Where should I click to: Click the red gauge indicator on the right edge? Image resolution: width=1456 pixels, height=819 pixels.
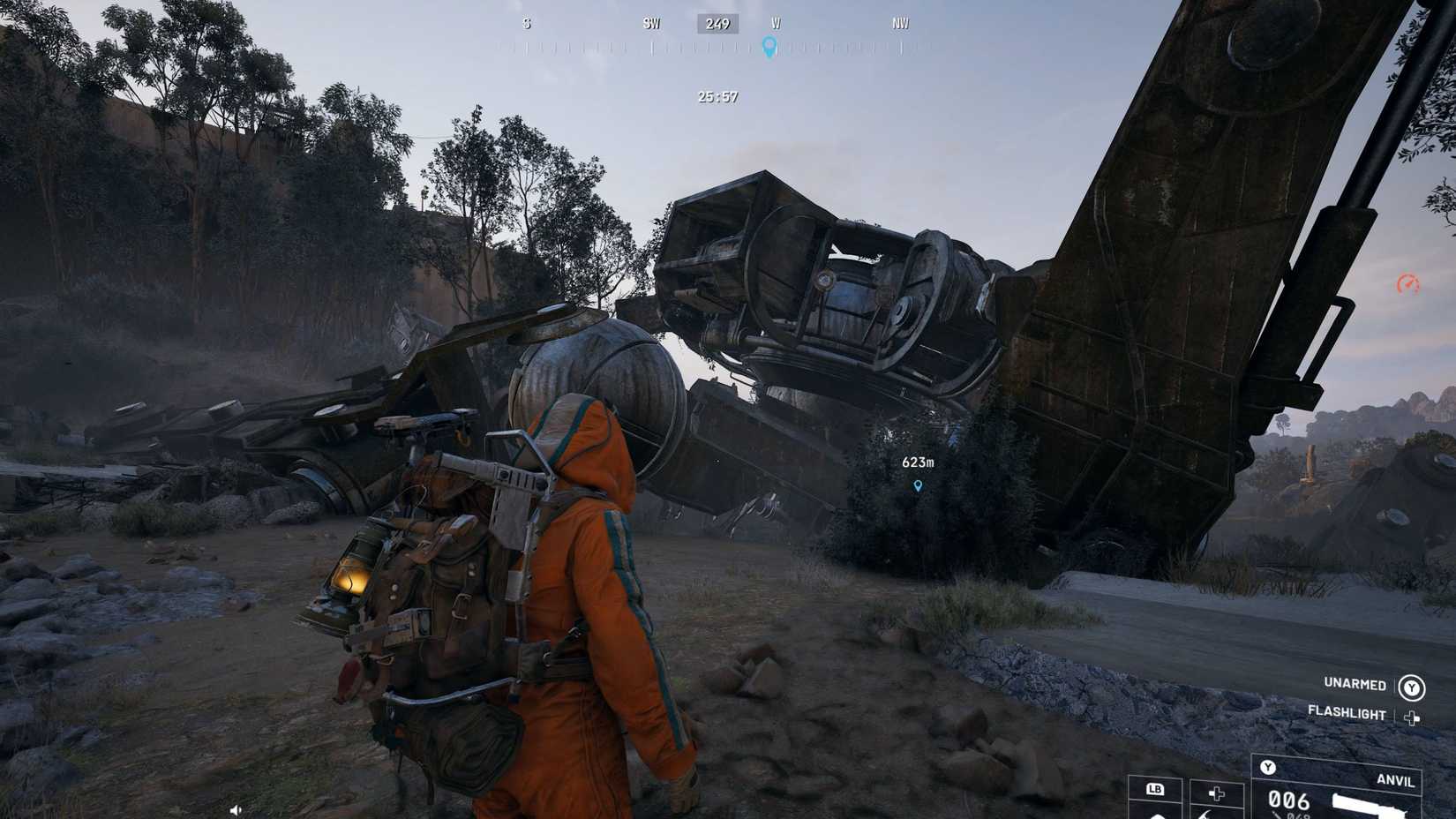coord(1407,282)
